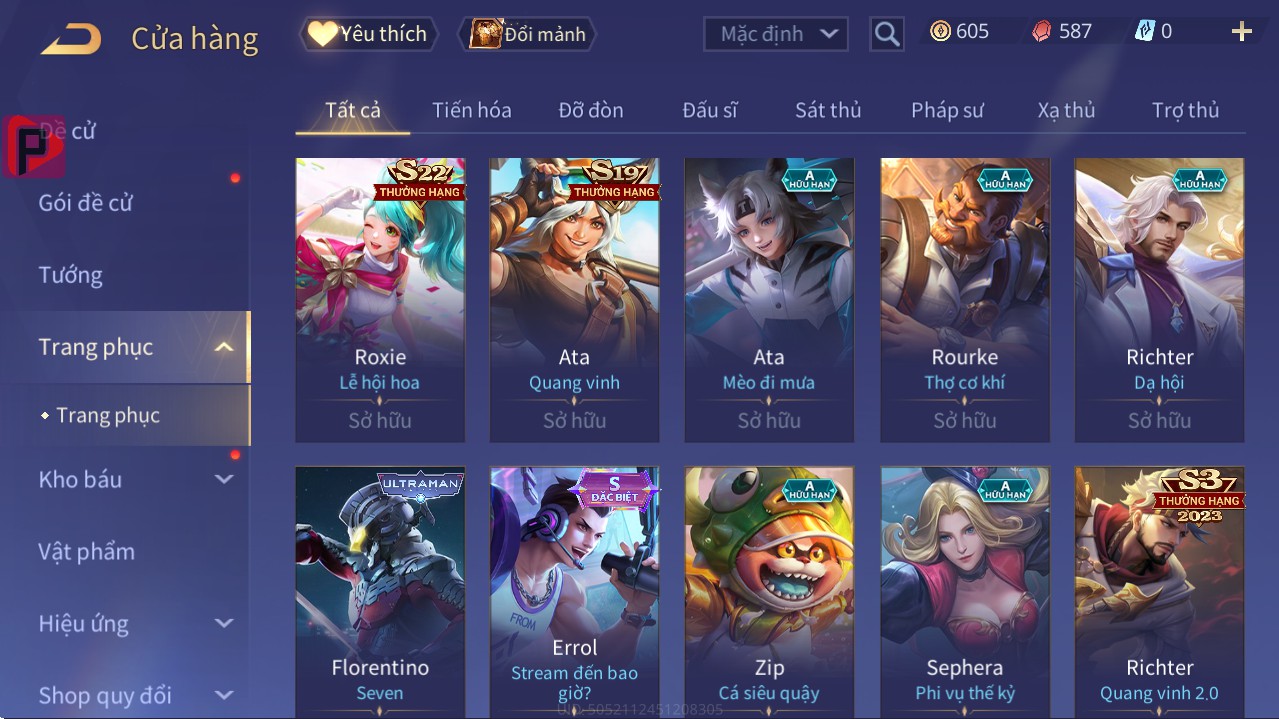Show the Đấu sĩ category
Screen dimensions: 1279x719
pos(709,110)
